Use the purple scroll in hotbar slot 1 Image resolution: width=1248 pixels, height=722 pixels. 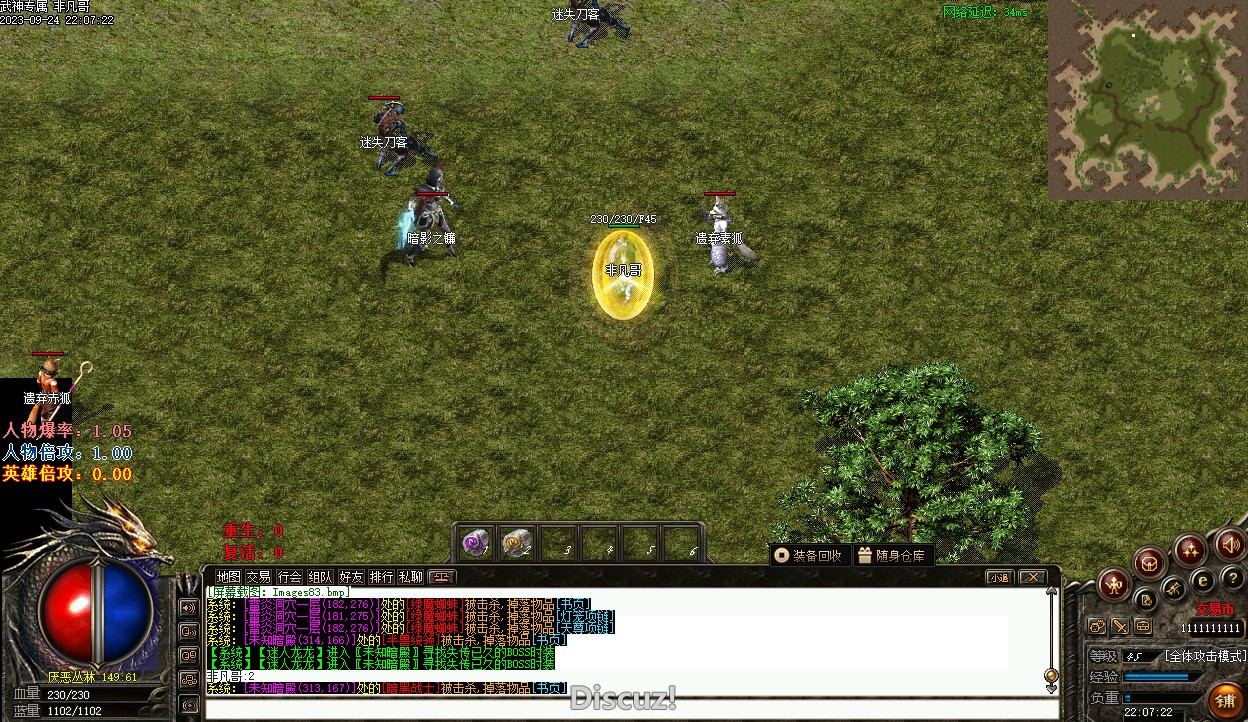click(x=477, y=544)
